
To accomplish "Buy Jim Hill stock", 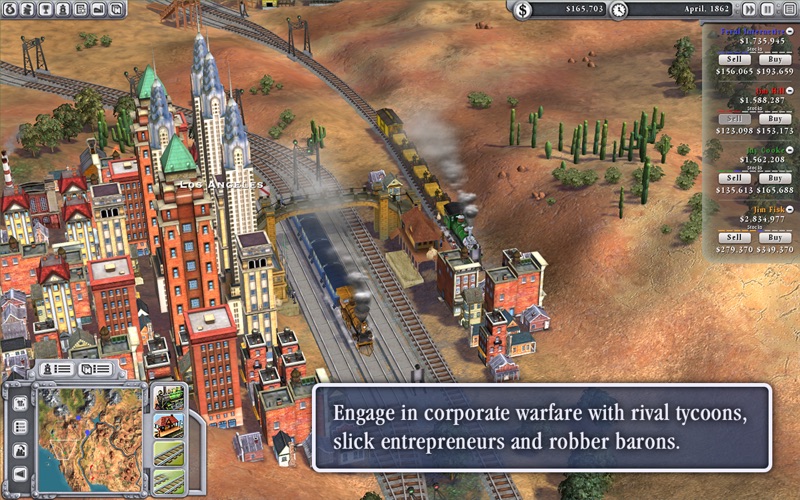I will [774, 118].
